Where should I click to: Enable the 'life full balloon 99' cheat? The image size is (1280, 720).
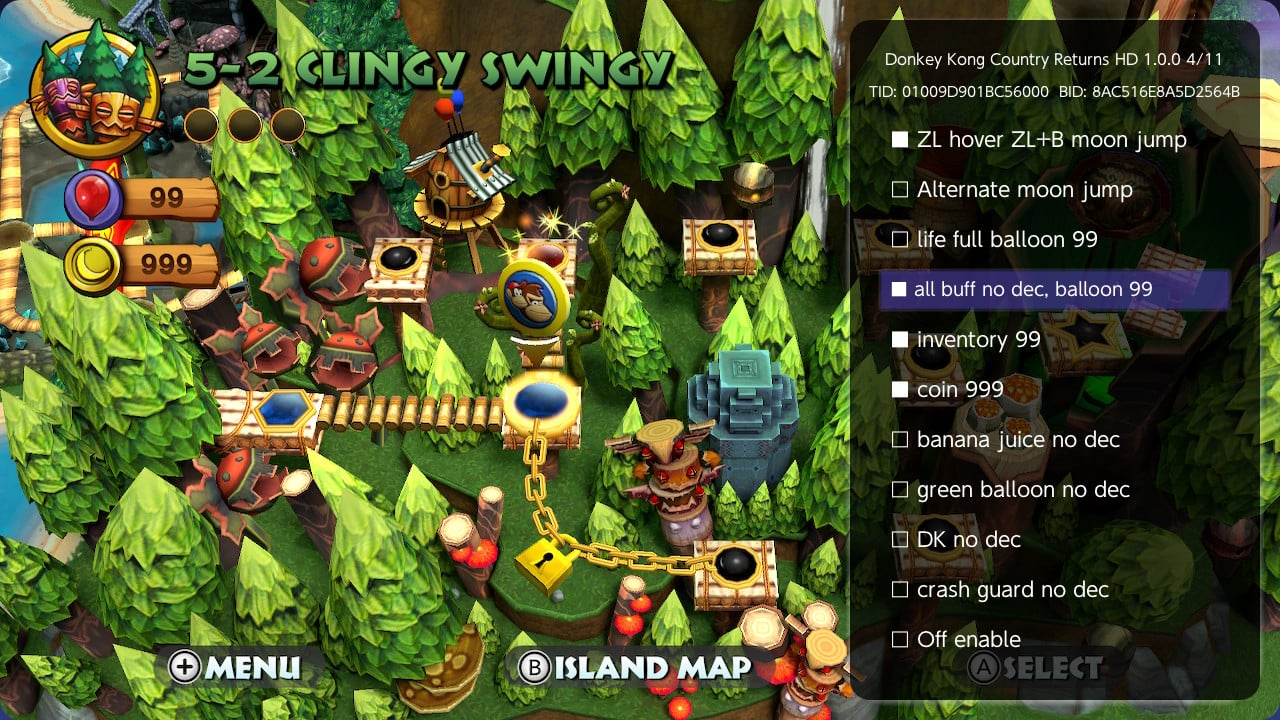click(1005, 239)
